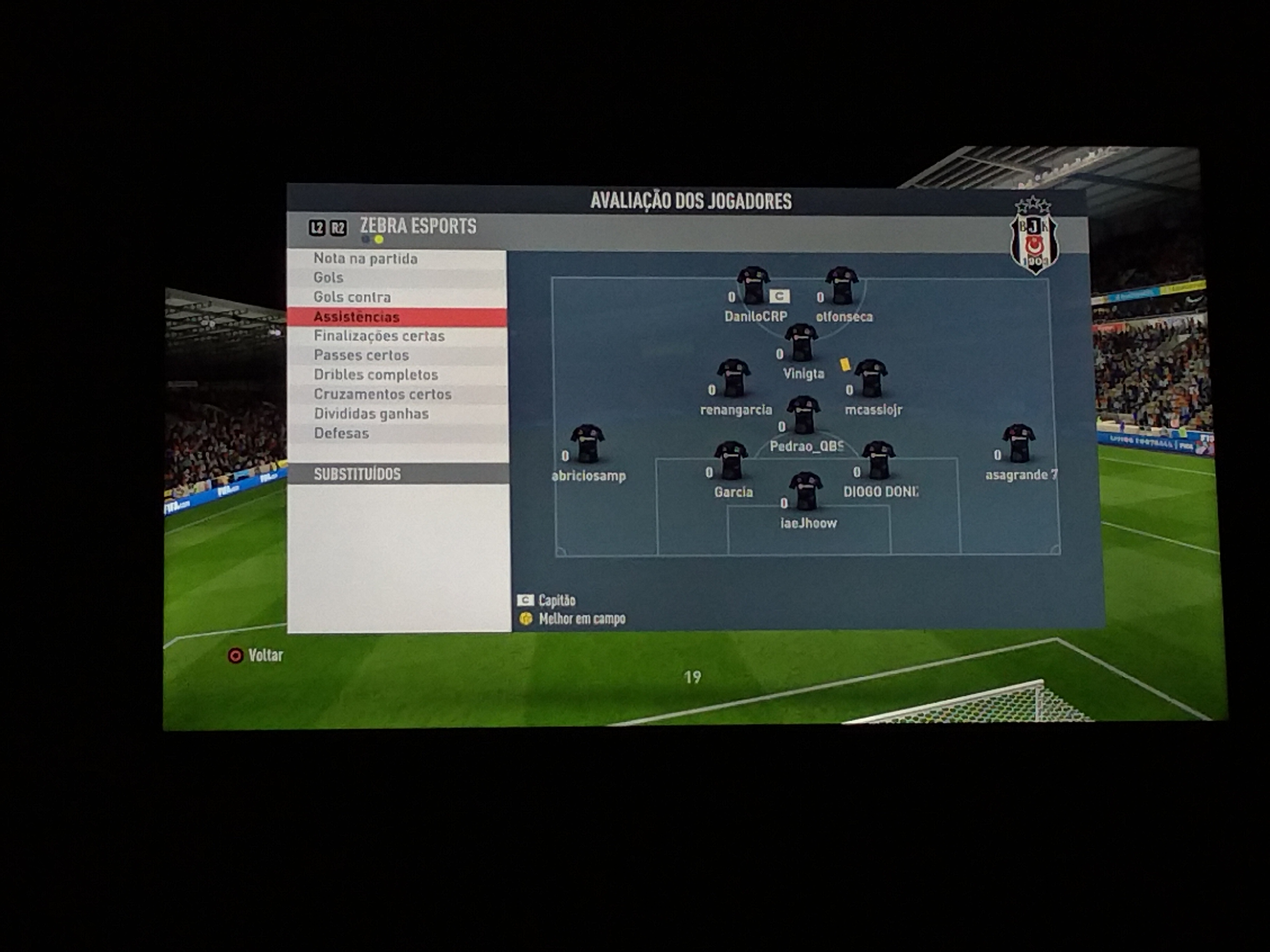The width and height of the screenshot is (1270, 952).
Task: Click the Voltar back option
Action: click(x=256, y=655)
